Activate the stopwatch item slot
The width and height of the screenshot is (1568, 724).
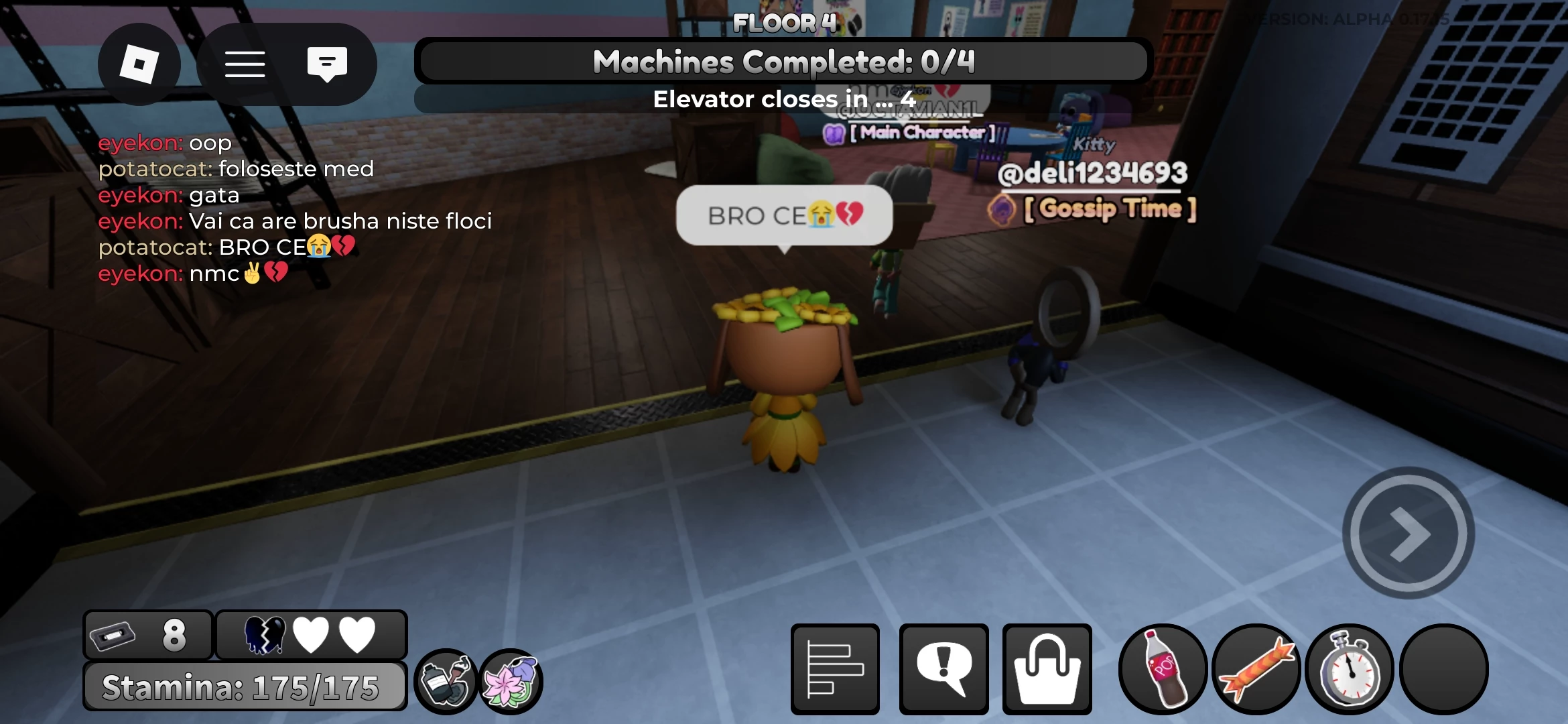pyautogui.click(x=1350, y=669)
